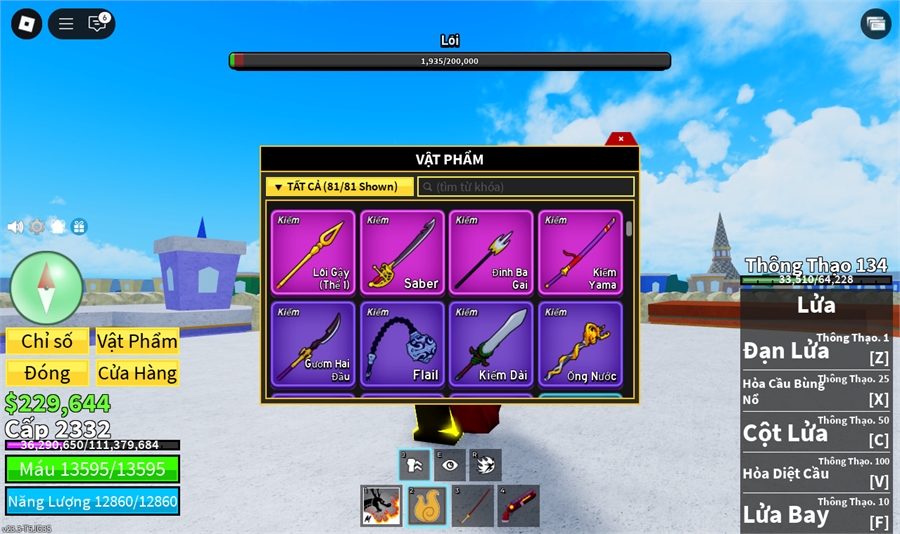The width and height of the screenshot is (900, 534).
Task: Close the Vật Phẩm inventory window
Action: 621,139
